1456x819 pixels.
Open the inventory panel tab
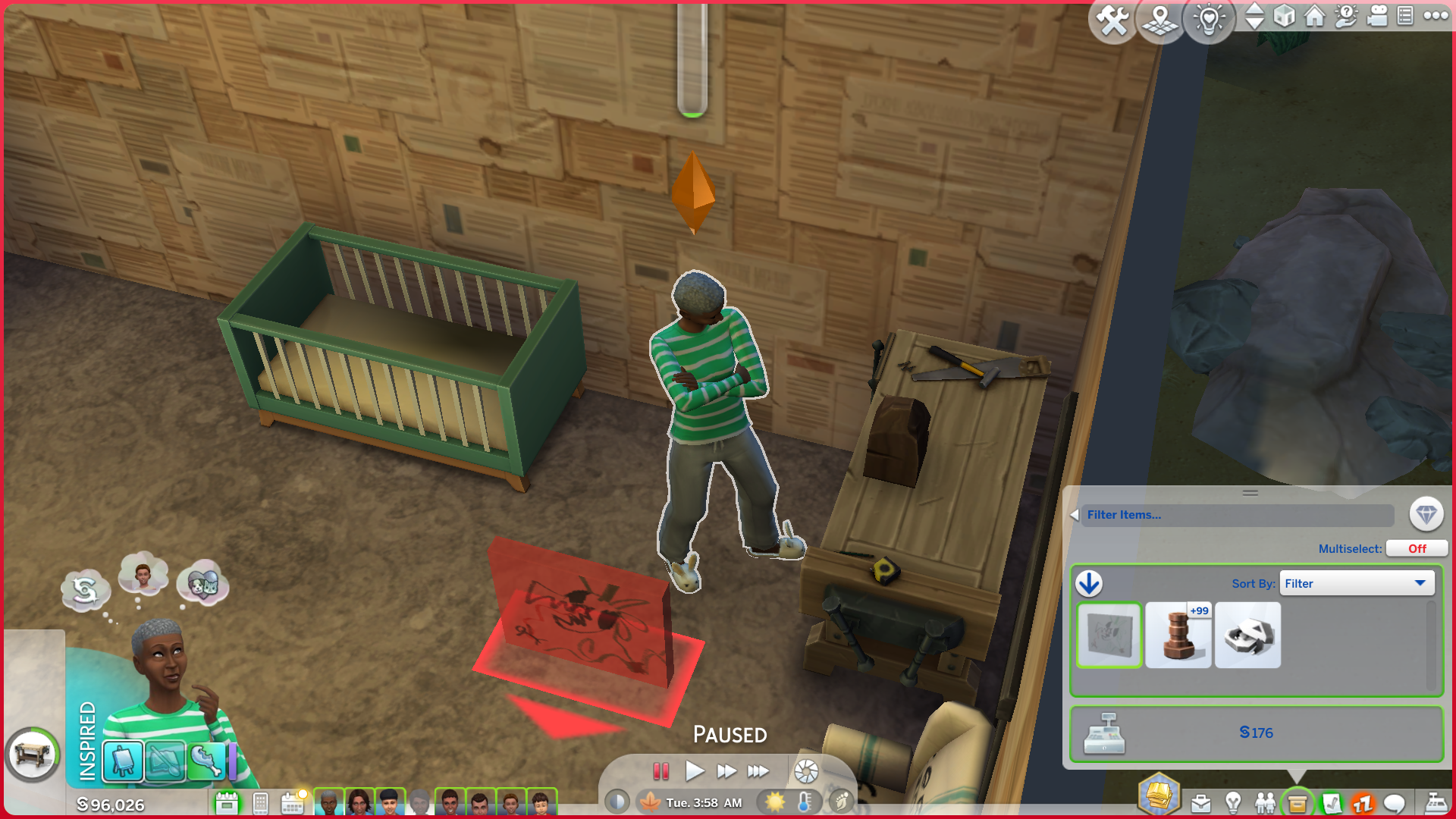pos(1297,802)
